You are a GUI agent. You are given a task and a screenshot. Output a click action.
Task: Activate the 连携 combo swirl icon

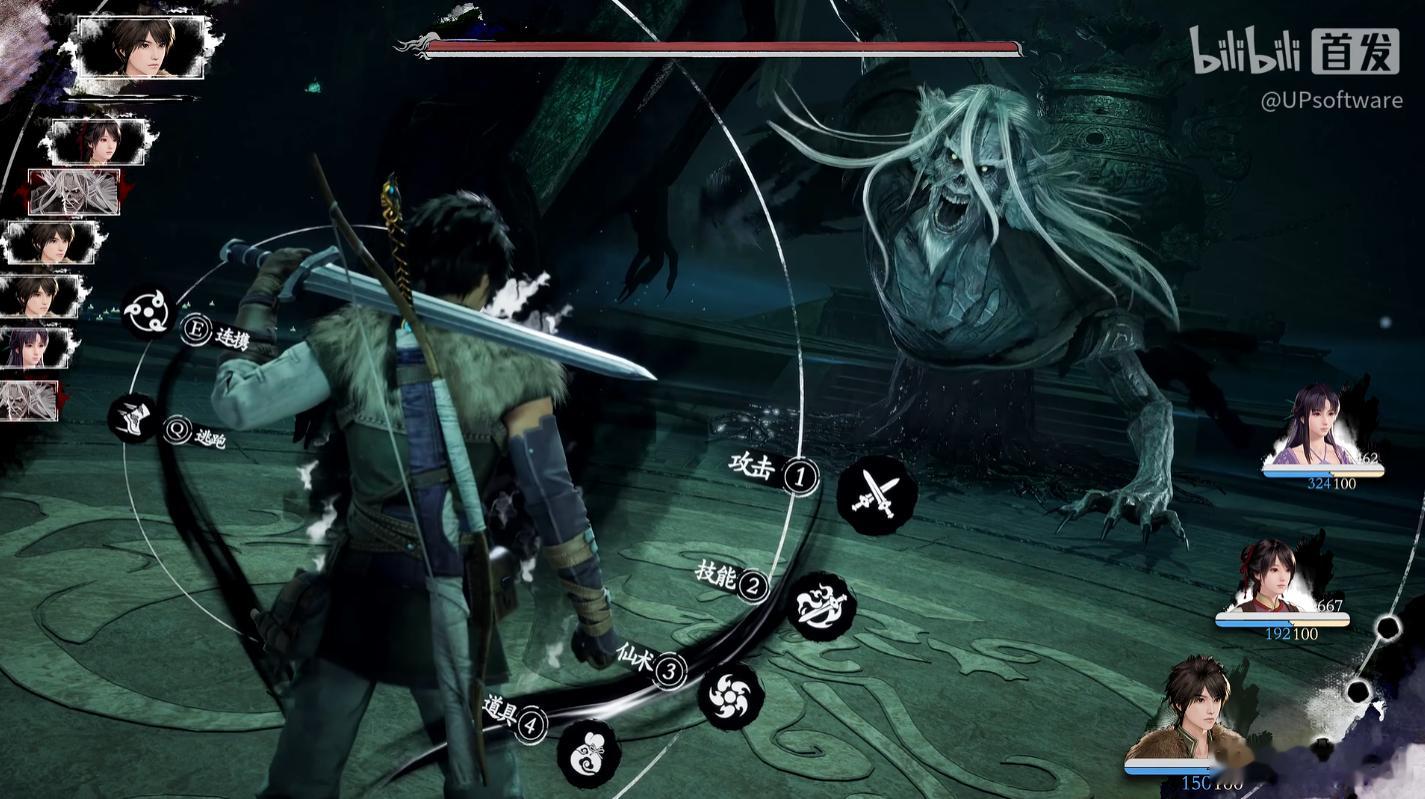click(149, 312)
